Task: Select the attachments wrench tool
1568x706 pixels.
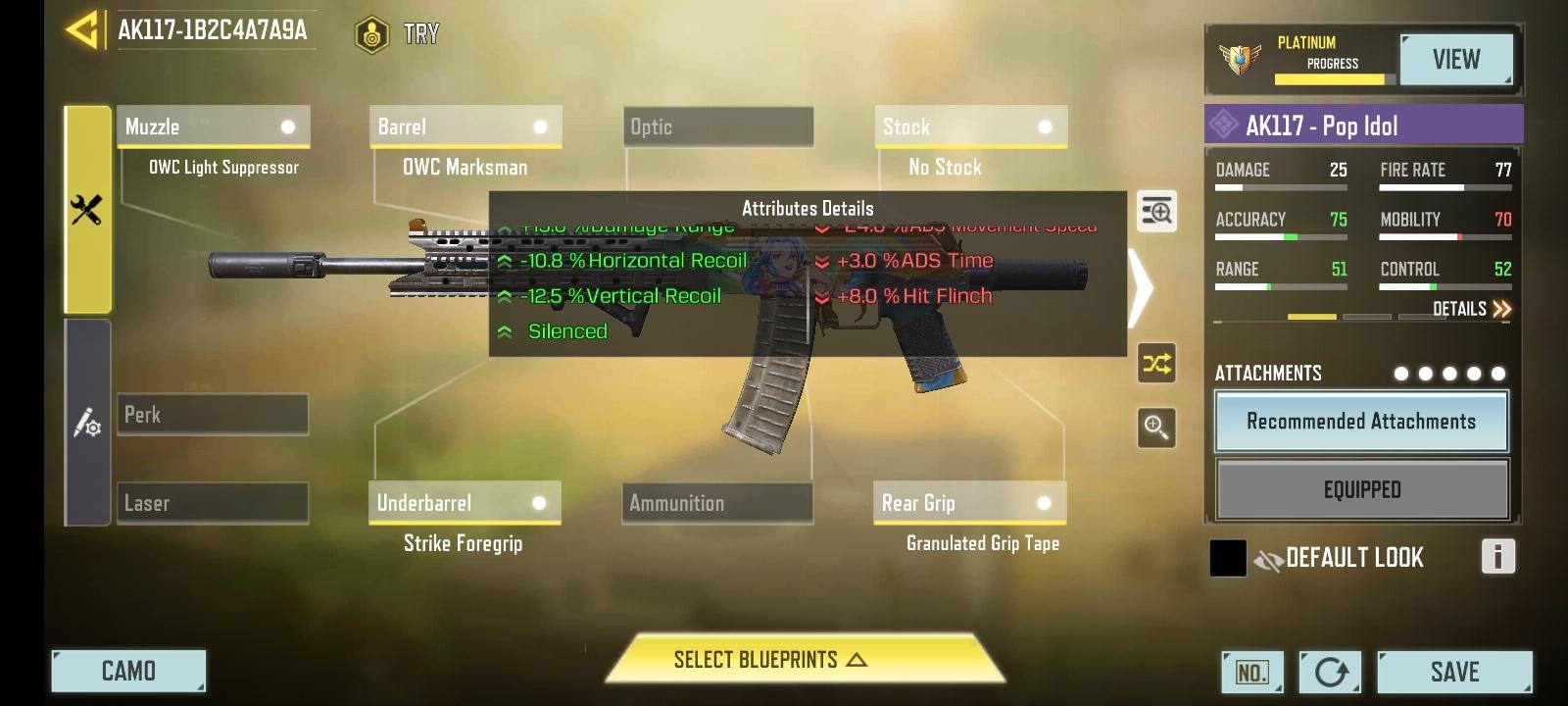Action: [x=89, y=209]
